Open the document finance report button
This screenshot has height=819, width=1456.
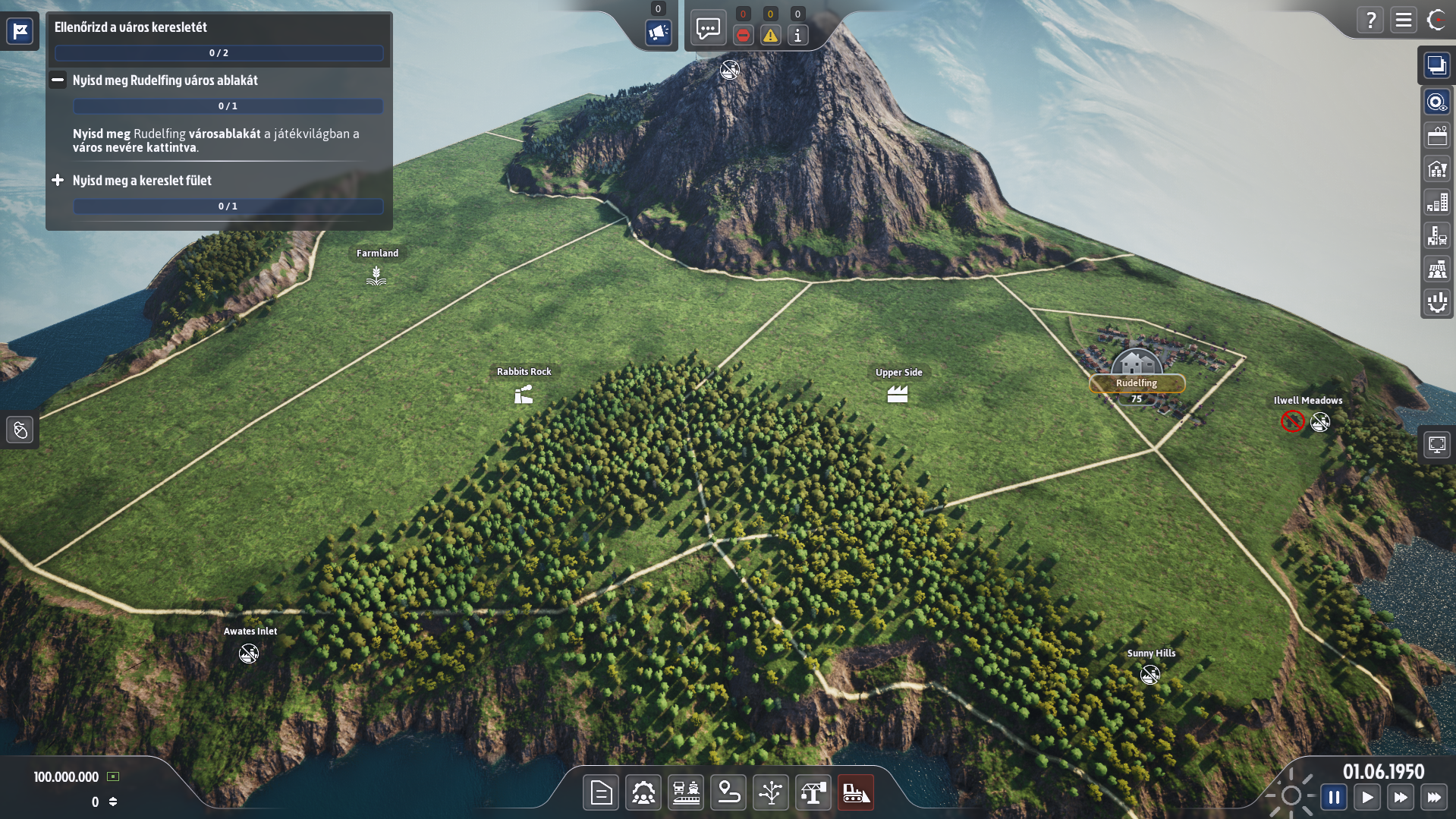click(x=601, y=793)
